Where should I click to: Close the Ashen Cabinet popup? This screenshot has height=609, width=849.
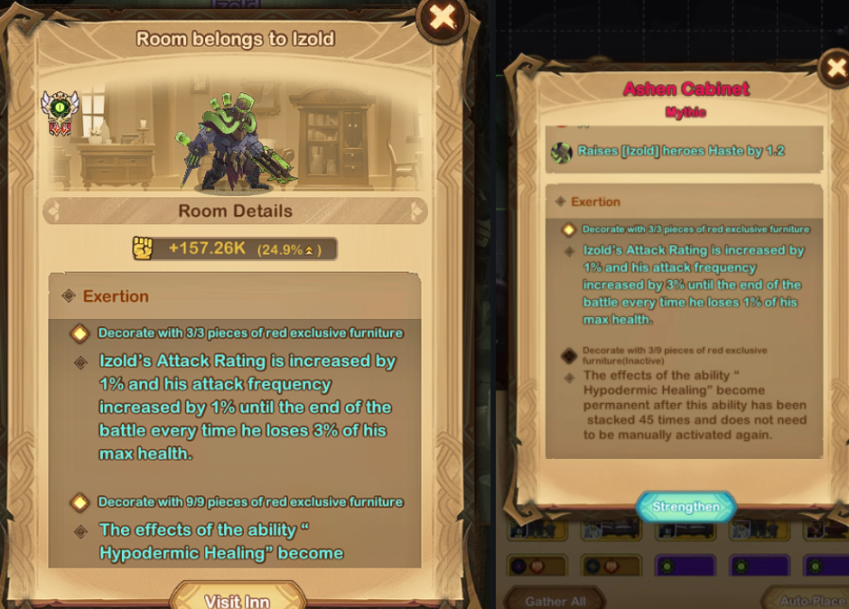(834, 68)
